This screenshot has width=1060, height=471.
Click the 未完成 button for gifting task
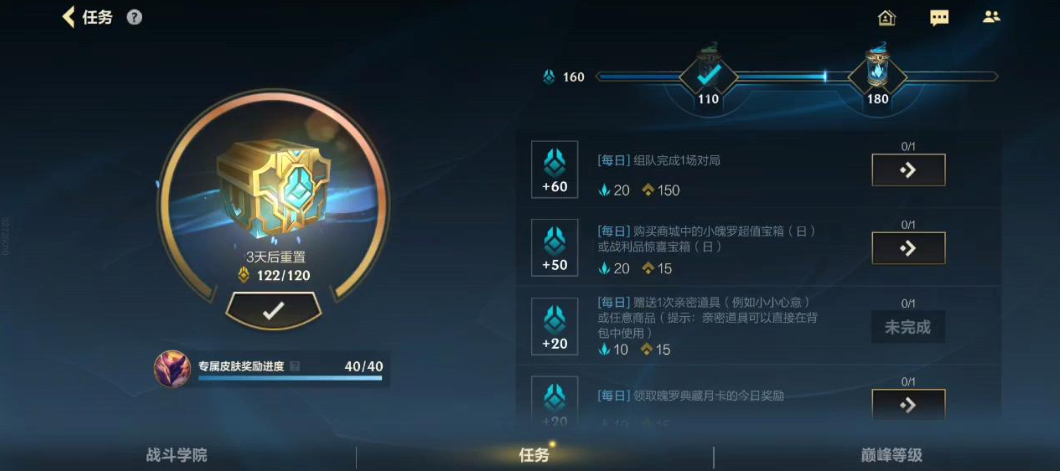(908, 327)
